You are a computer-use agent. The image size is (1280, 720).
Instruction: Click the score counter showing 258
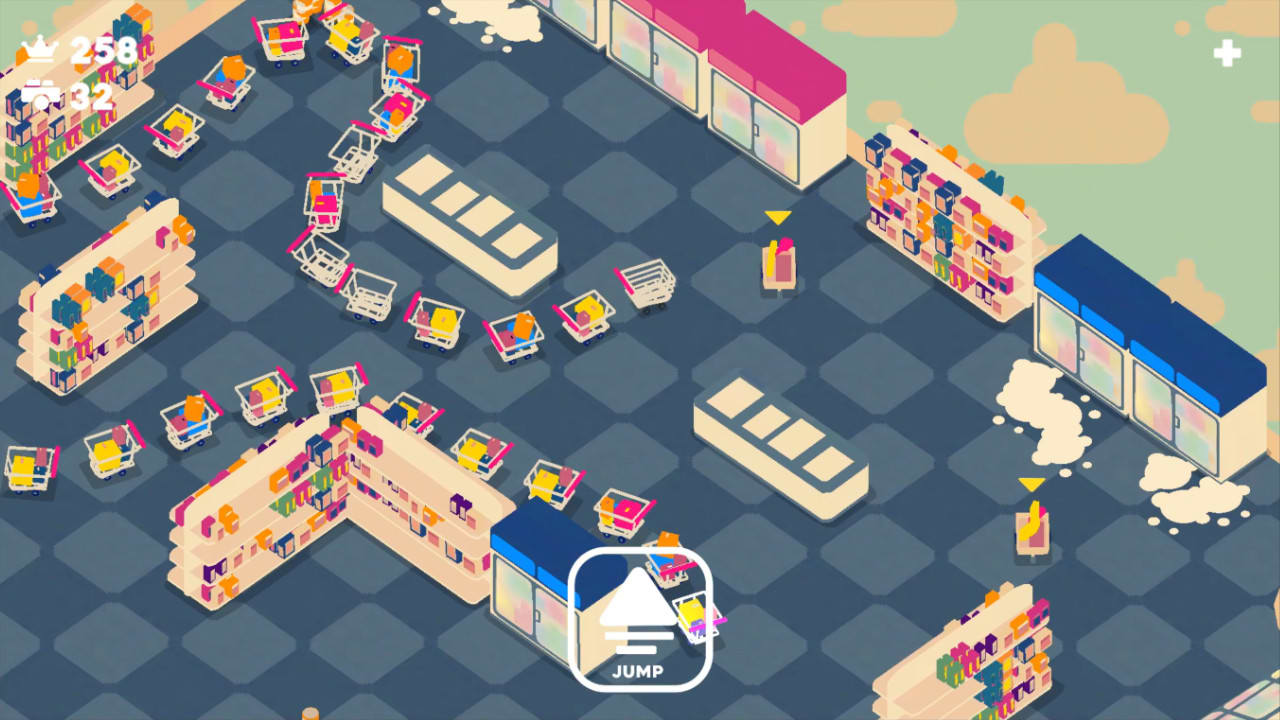[103, 48]
